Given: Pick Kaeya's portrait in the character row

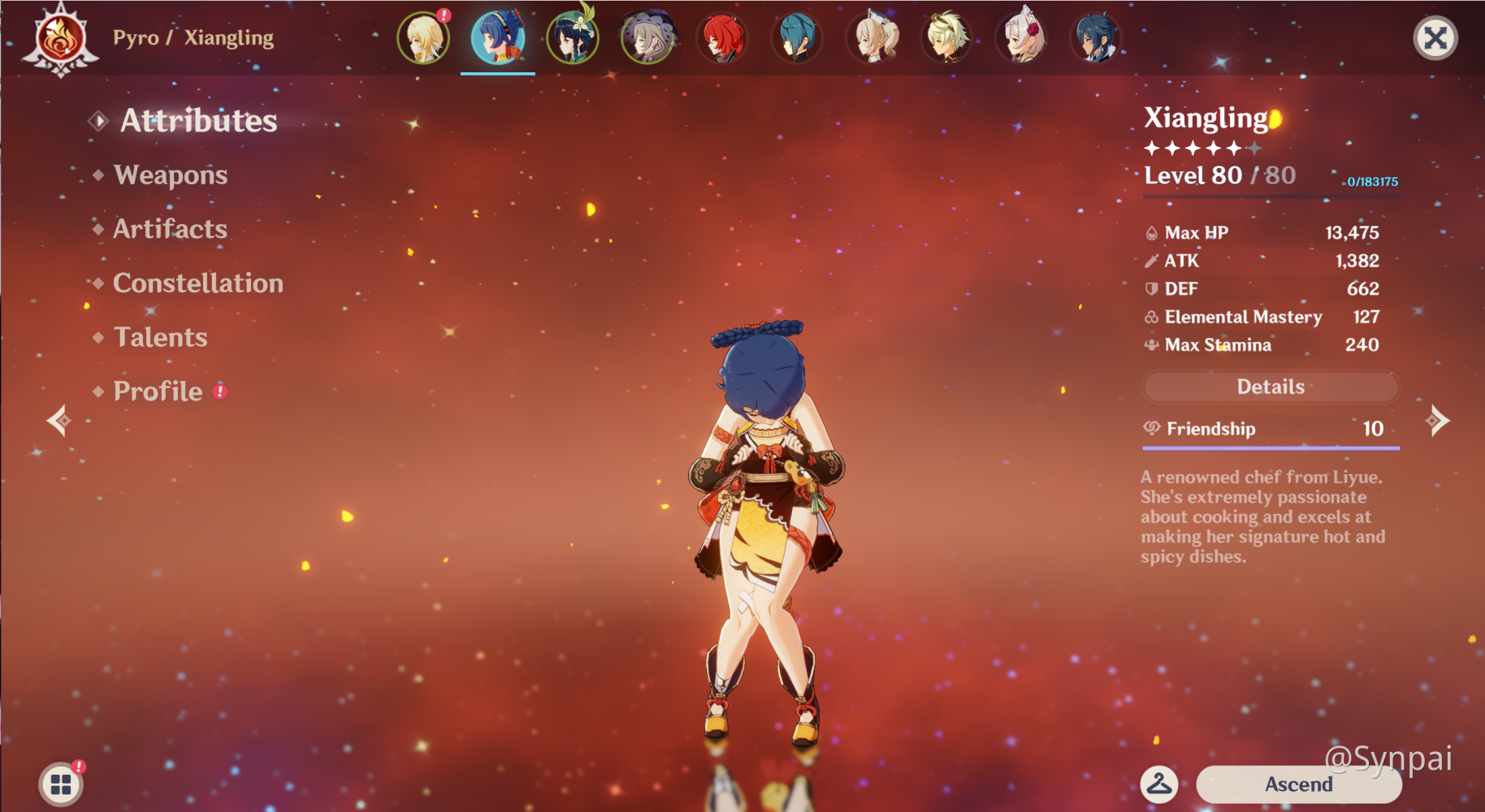Looking at the screenshot, I should pyautogui.click(x=1096, y=38).
